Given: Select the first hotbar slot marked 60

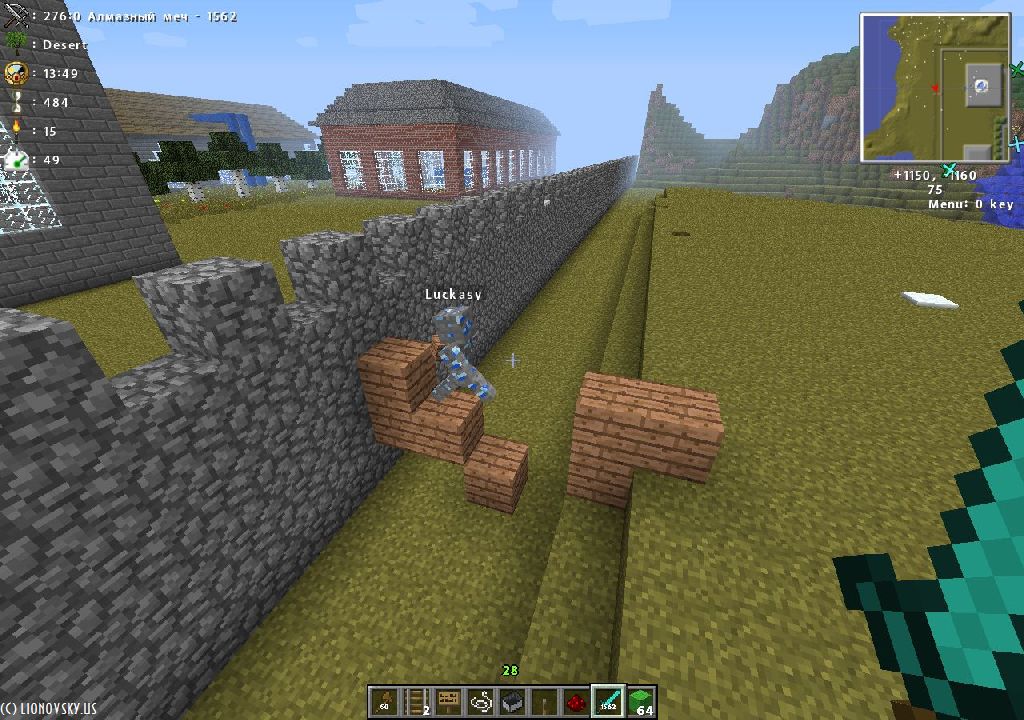Looking at the screenshot, I should click(384, 702).
